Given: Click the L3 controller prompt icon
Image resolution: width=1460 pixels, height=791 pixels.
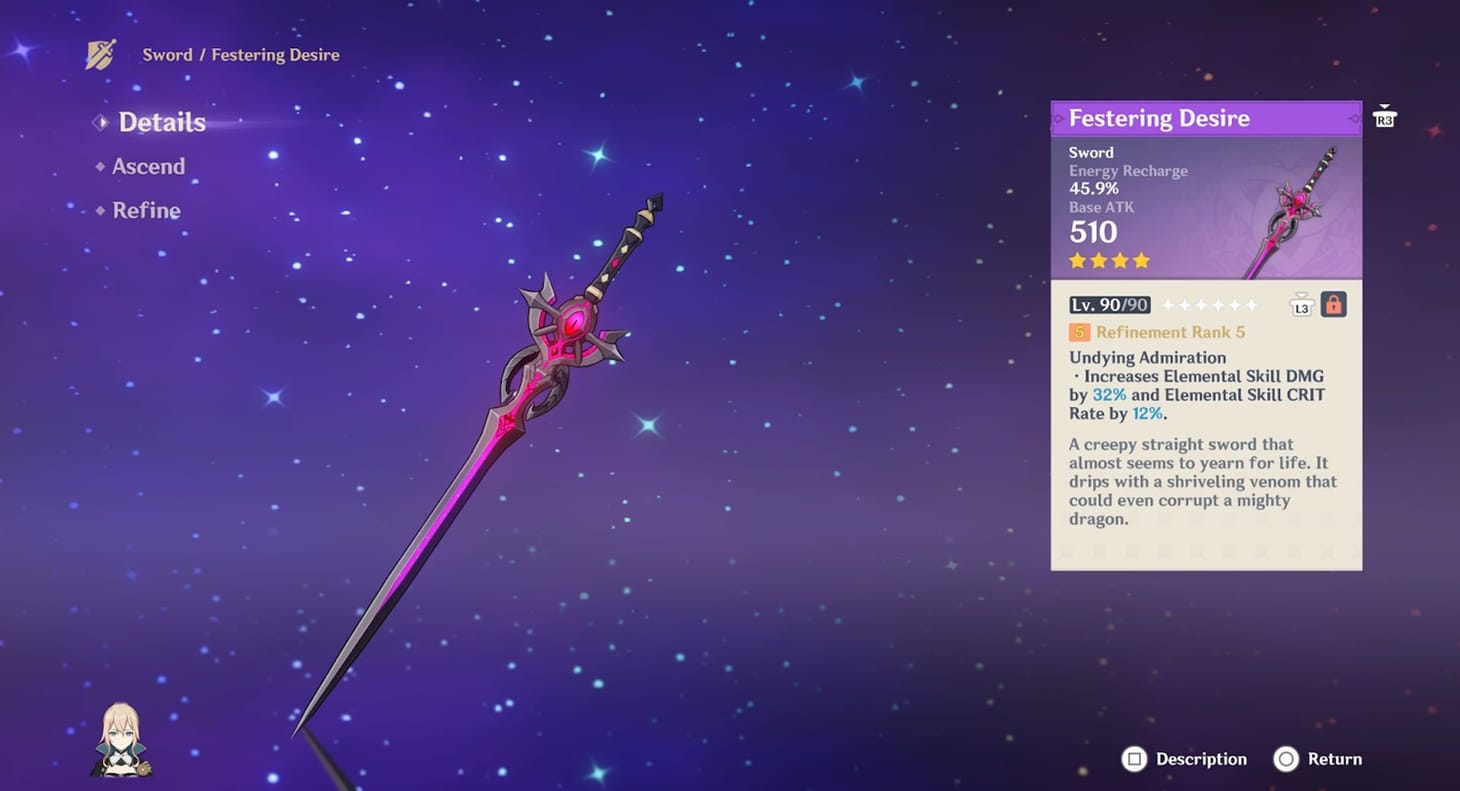Looking at the screenshot, I should point(1301,307).
